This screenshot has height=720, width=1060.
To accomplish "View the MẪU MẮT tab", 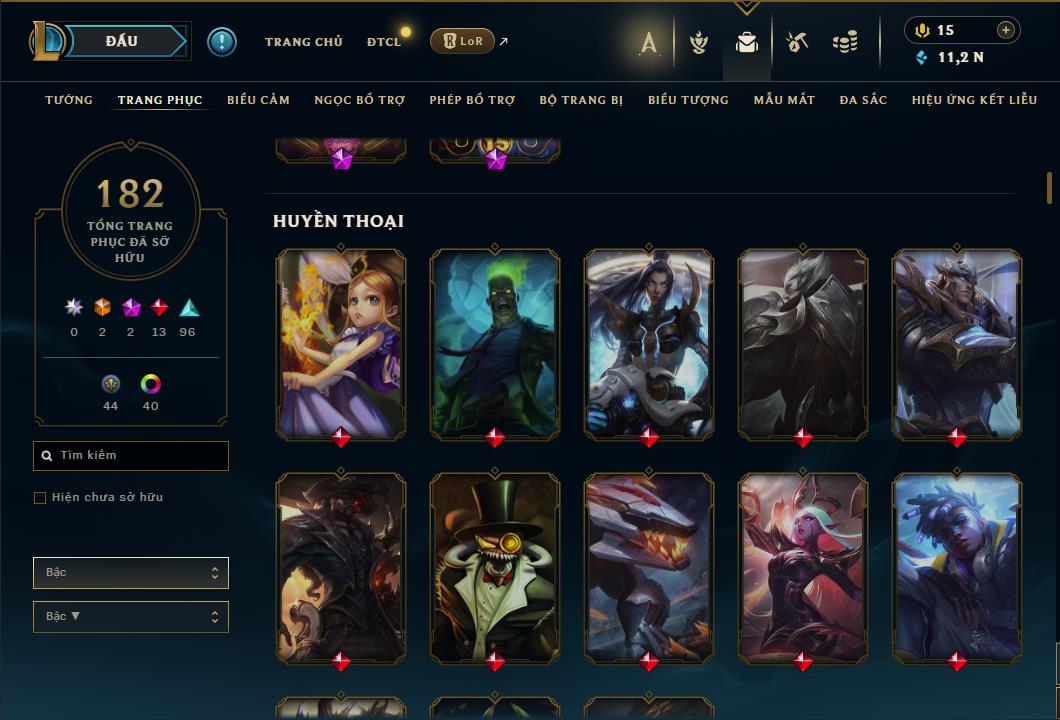I will 784,100.
